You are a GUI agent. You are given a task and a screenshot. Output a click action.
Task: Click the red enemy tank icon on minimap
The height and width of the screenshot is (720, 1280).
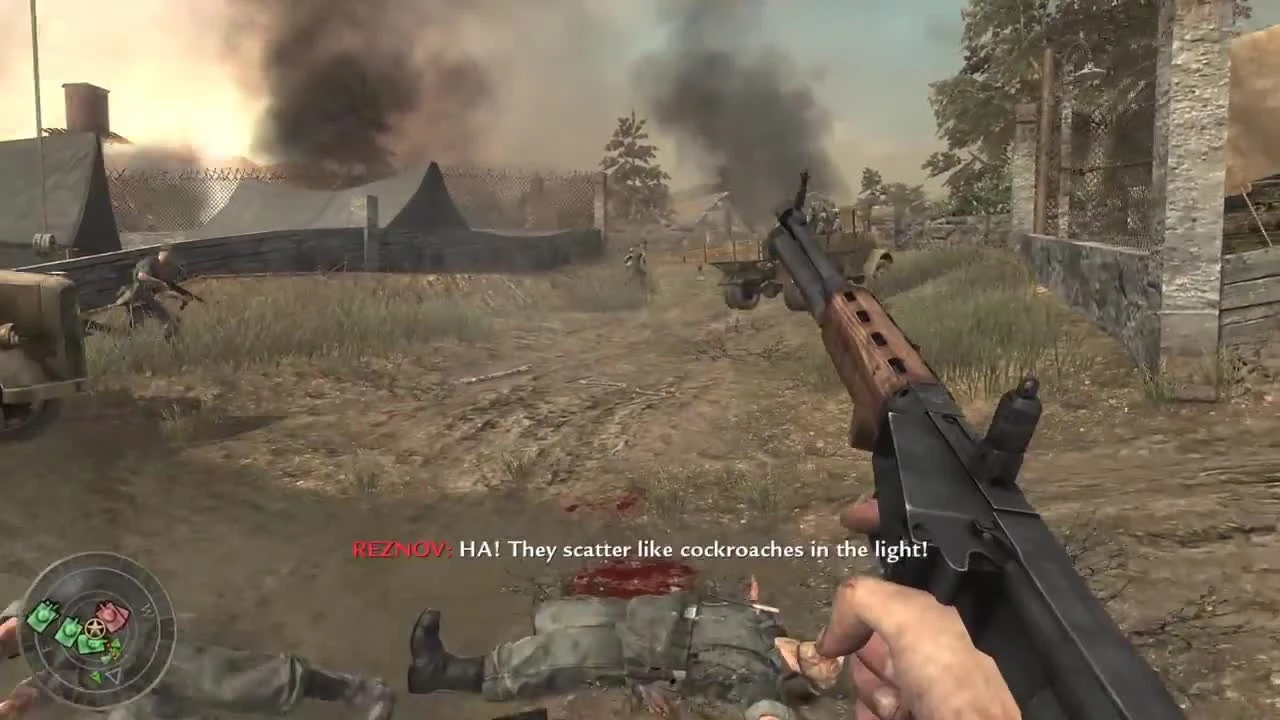(x=110, y=618)
